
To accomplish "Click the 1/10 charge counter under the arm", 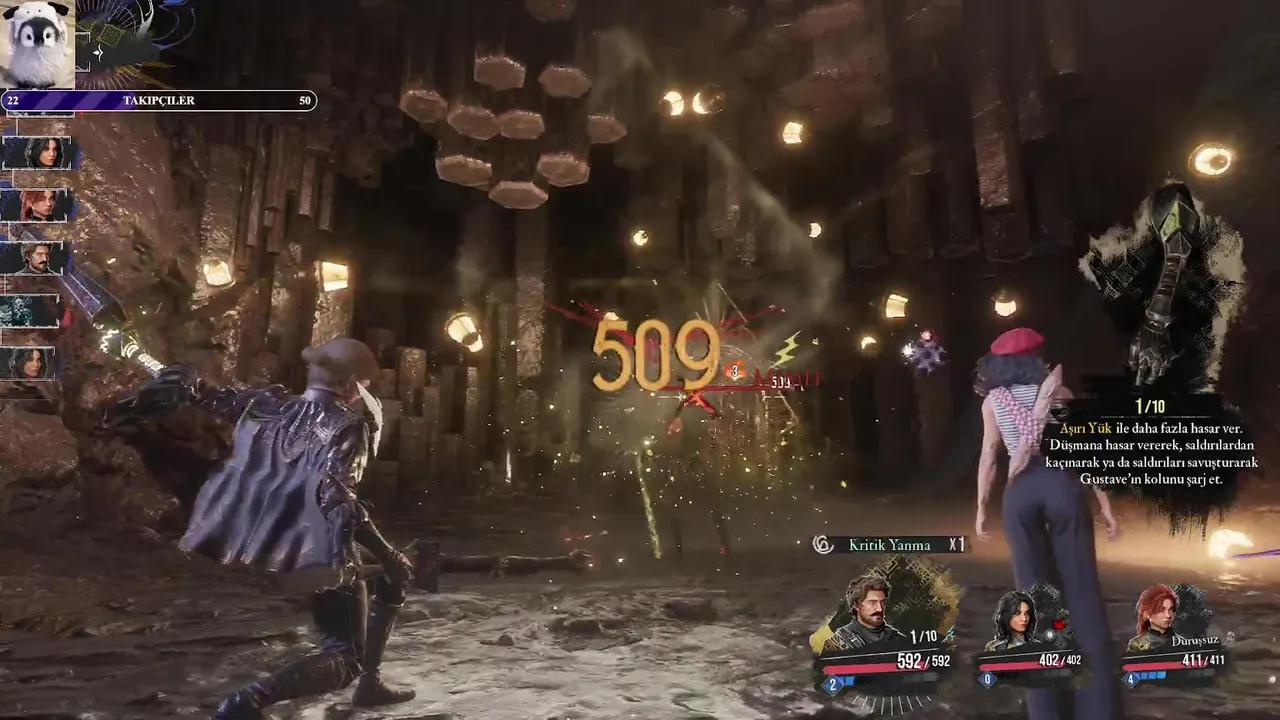I will [1150, 404].
